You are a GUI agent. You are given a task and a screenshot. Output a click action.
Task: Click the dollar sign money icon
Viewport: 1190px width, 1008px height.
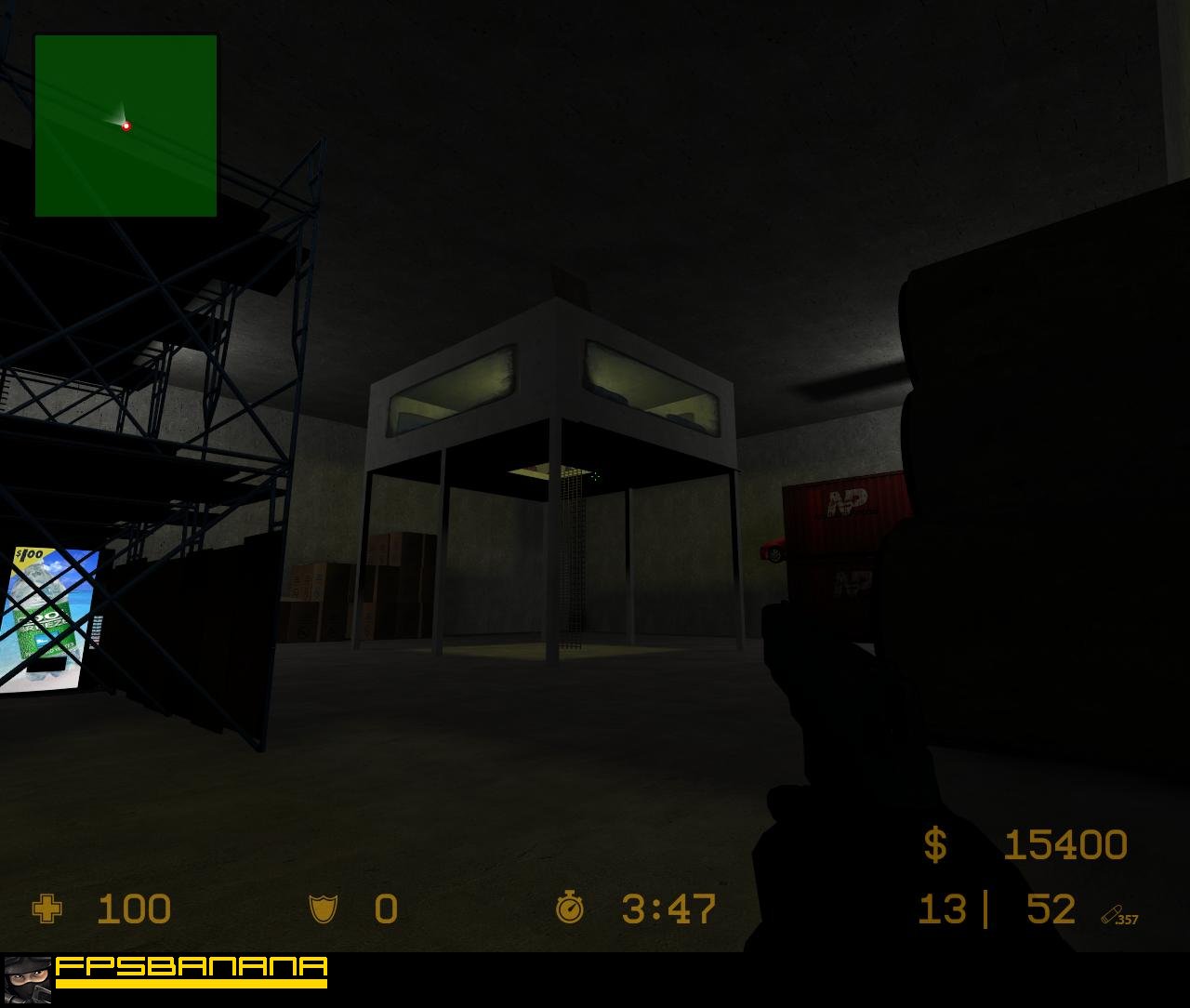[934, 846]
